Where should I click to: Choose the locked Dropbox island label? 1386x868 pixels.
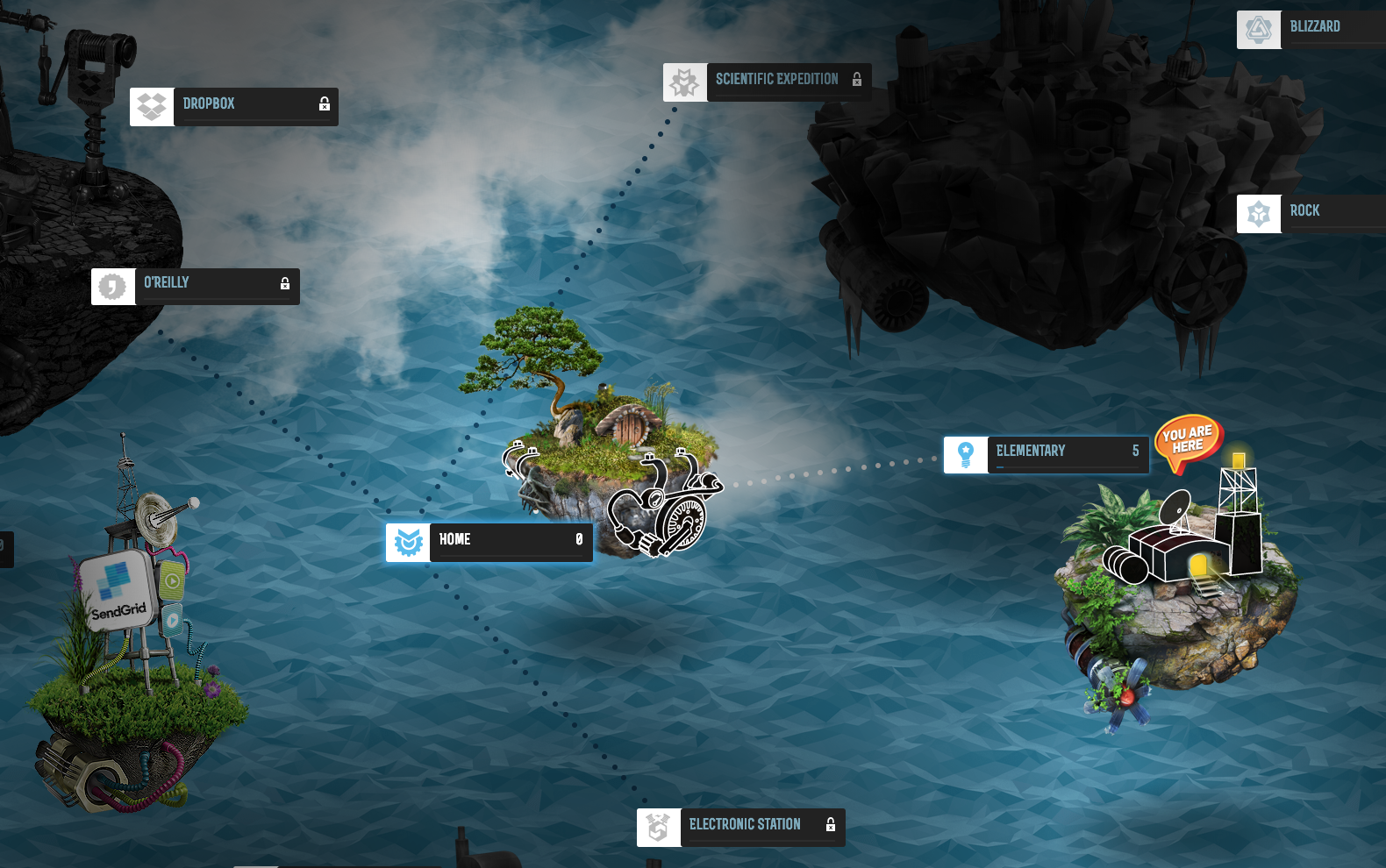point(234,106)
